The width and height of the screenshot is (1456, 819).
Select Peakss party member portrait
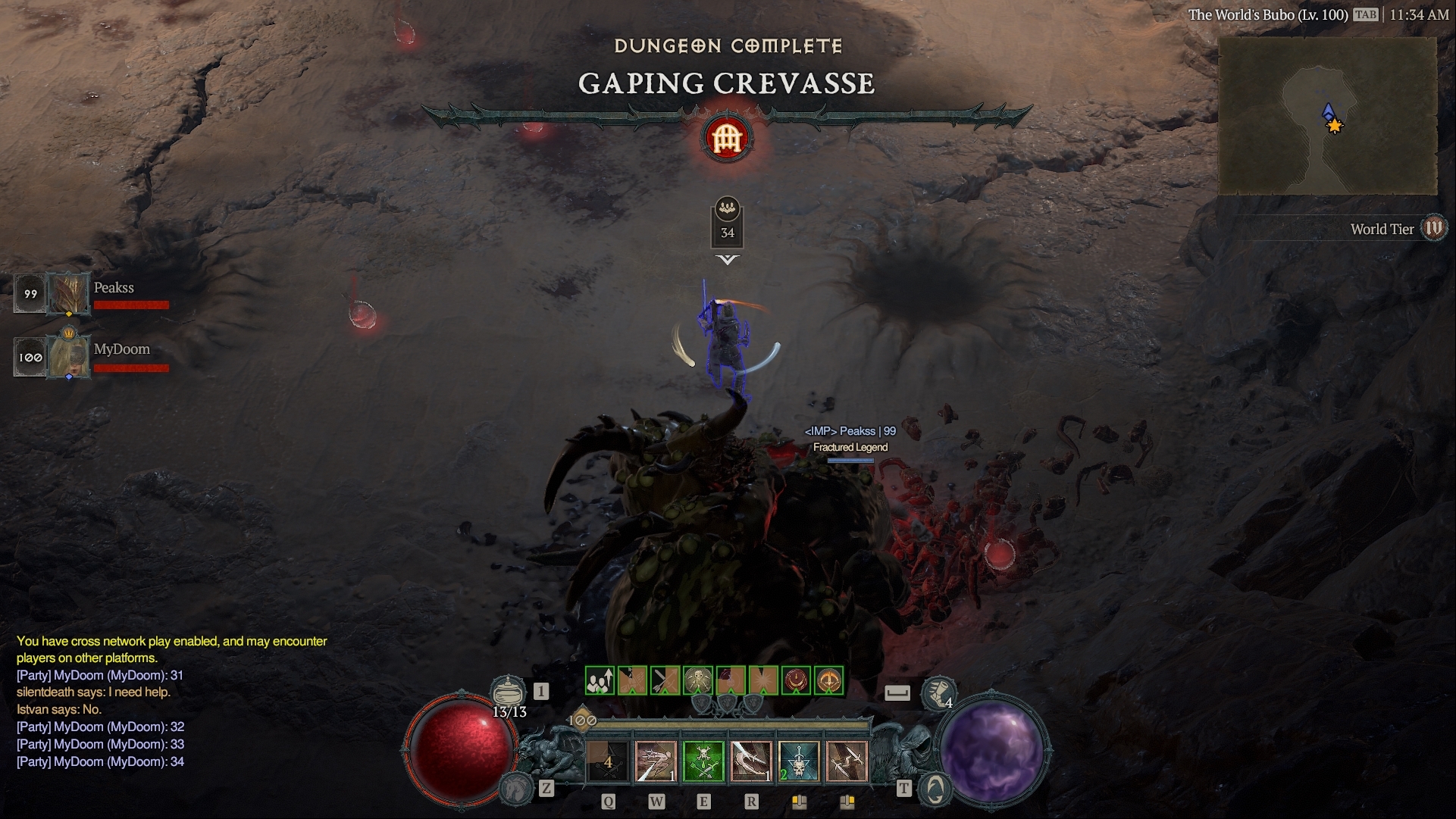pyautogui.click(x=69, y=293)
